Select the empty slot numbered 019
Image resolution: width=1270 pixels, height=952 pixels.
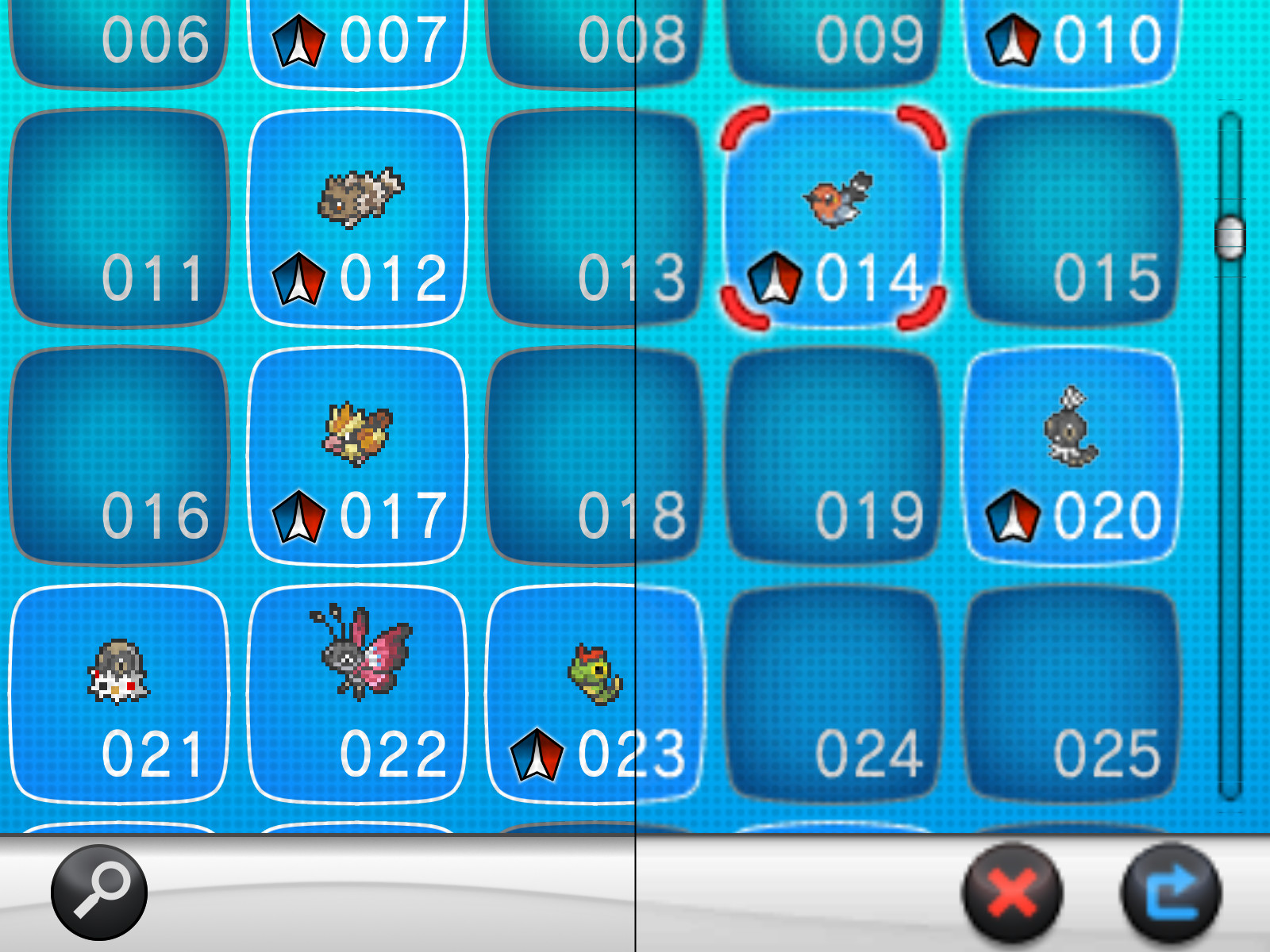pyautogui.click(x=833, y=452)
